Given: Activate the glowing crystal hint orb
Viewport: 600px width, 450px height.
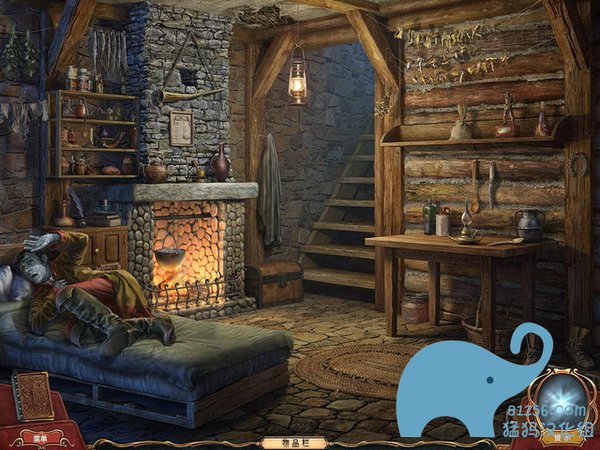Looking at the screenshot, I should pos(563,399).
